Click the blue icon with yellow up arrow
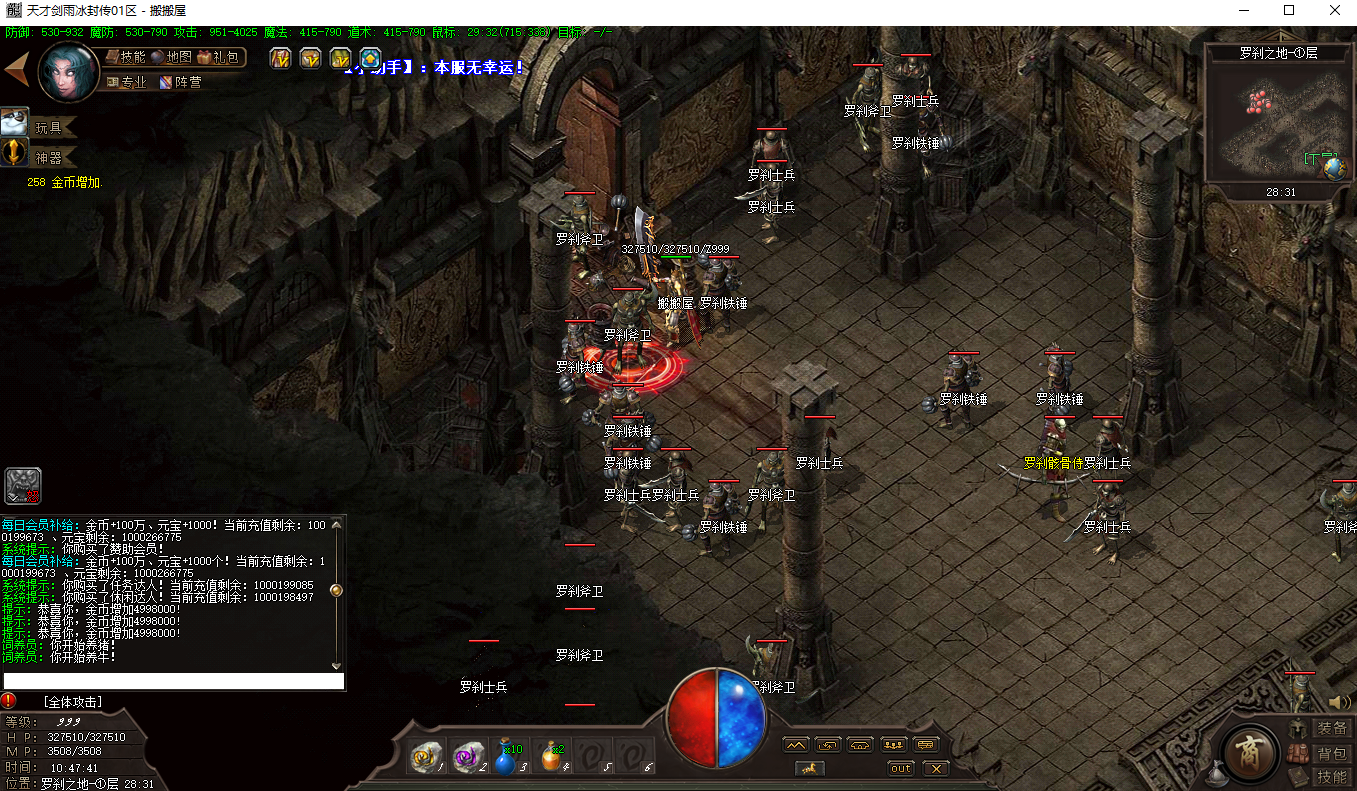 pos(371,58)
